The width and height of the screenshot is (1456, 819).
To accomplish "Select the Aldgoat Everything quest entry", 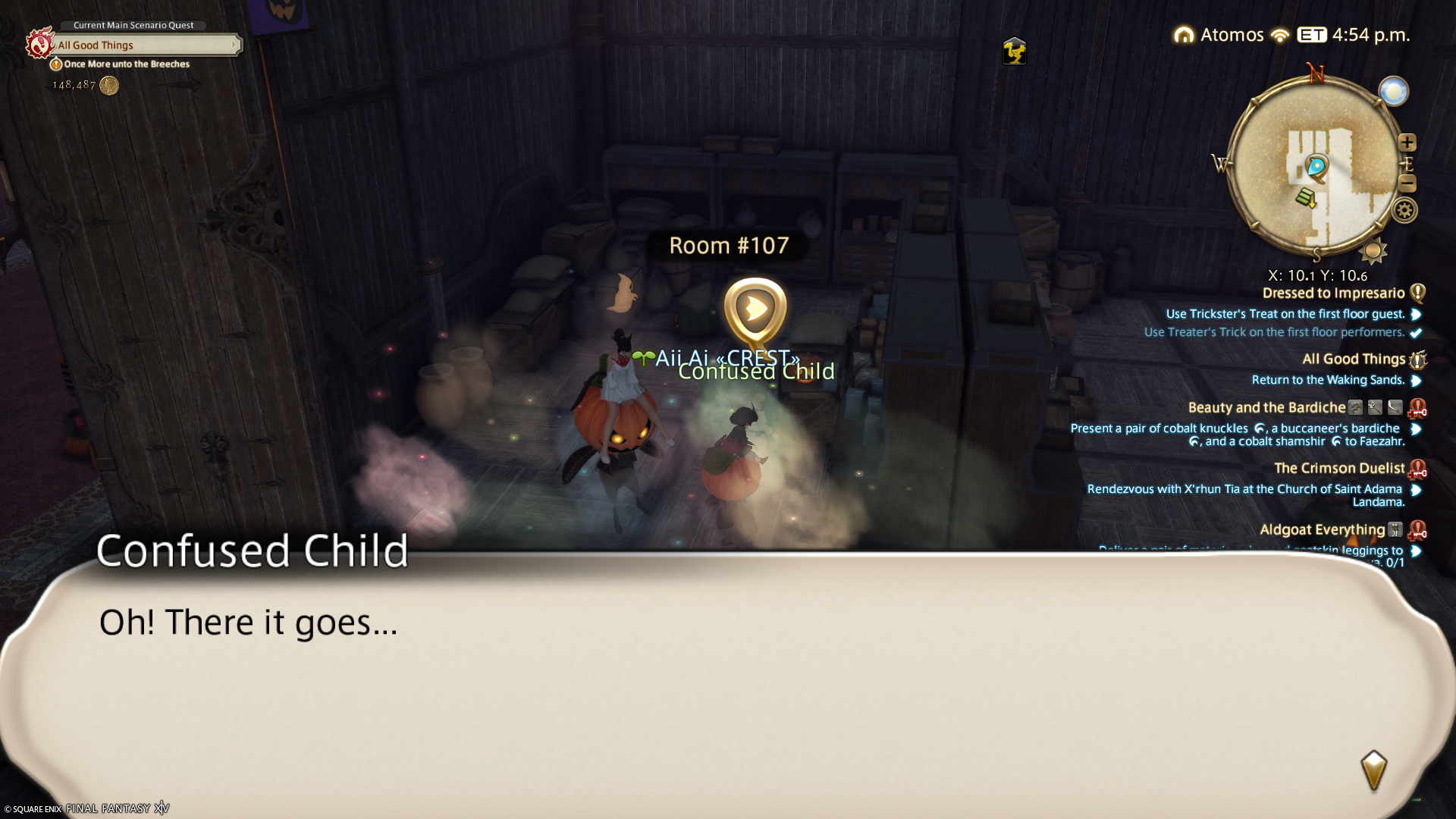I will click(1322, 530).
